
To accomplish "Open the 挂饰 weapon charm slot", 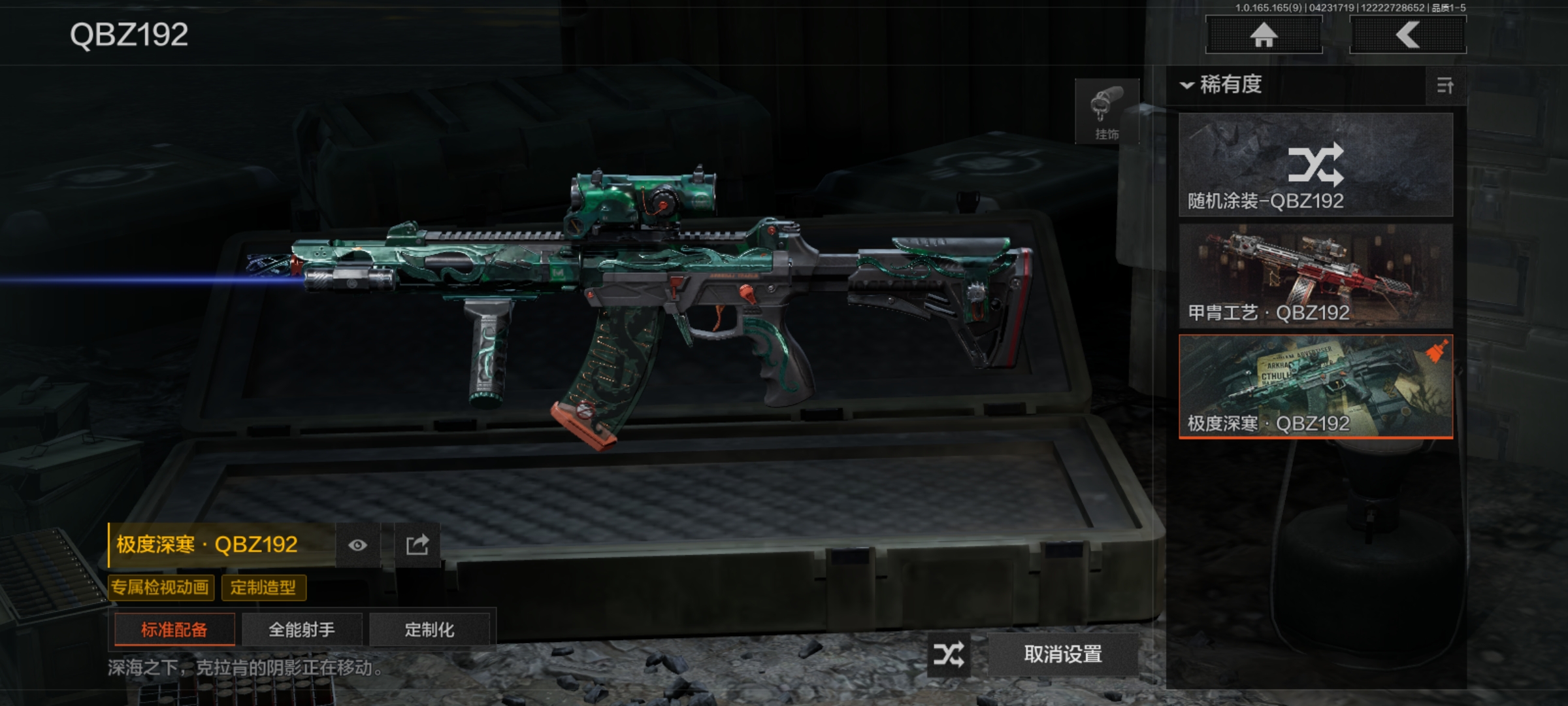I will 1107,112.
